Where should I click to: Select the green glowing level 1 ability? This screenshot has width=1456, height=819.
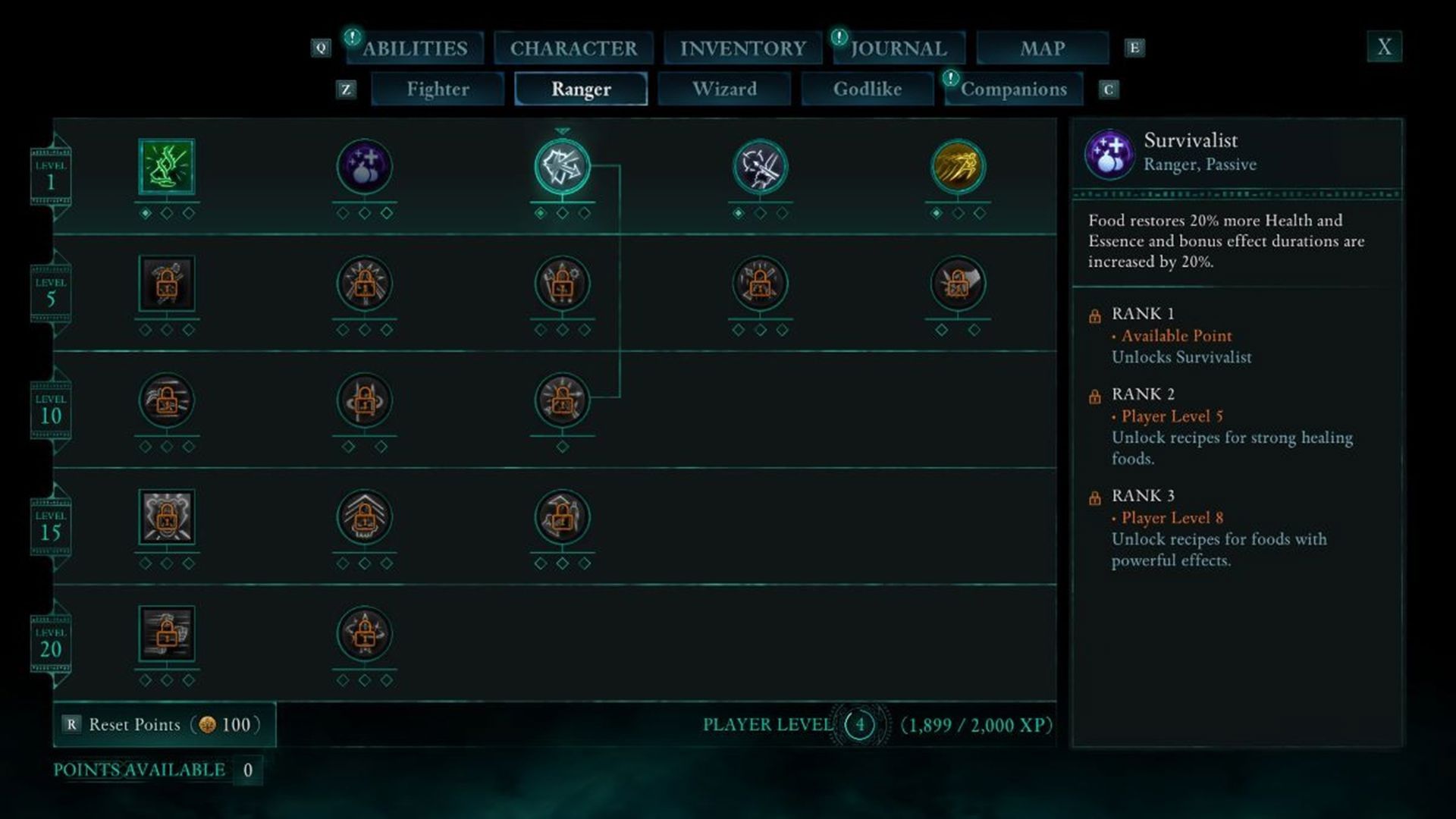167,167
